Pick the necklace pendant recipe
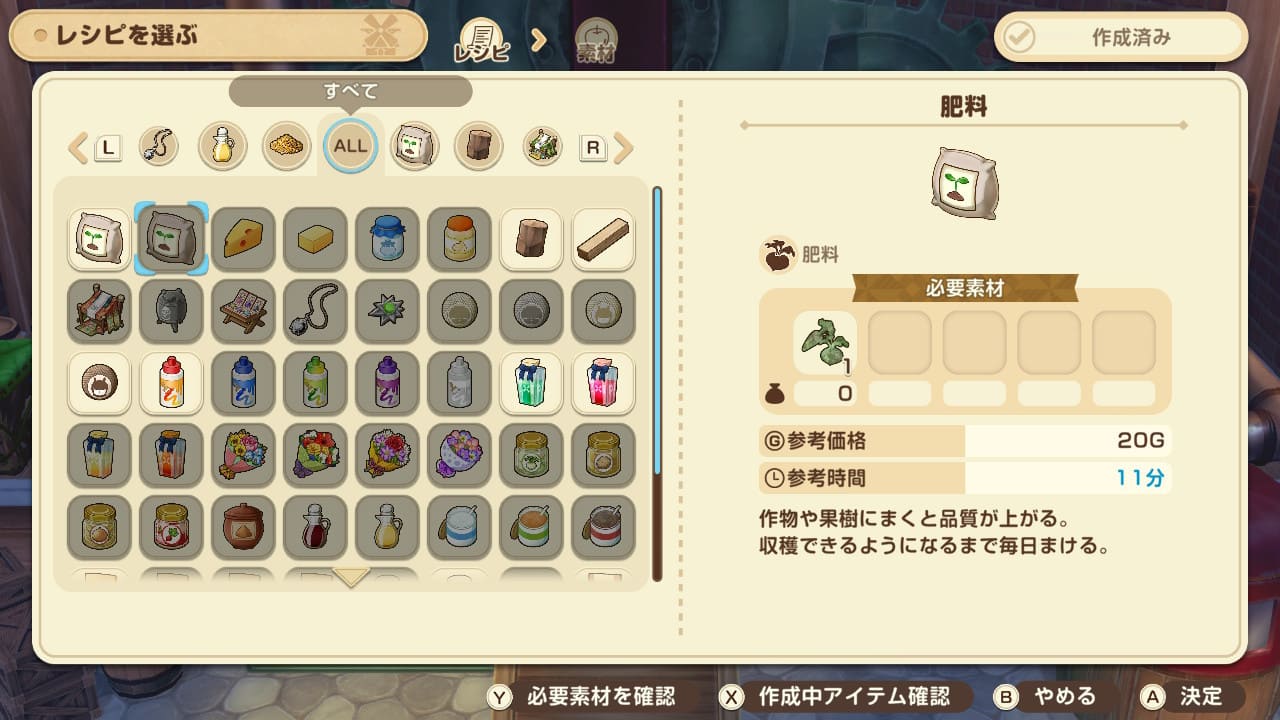The image size is (1280, 720). tap(315, 312)
